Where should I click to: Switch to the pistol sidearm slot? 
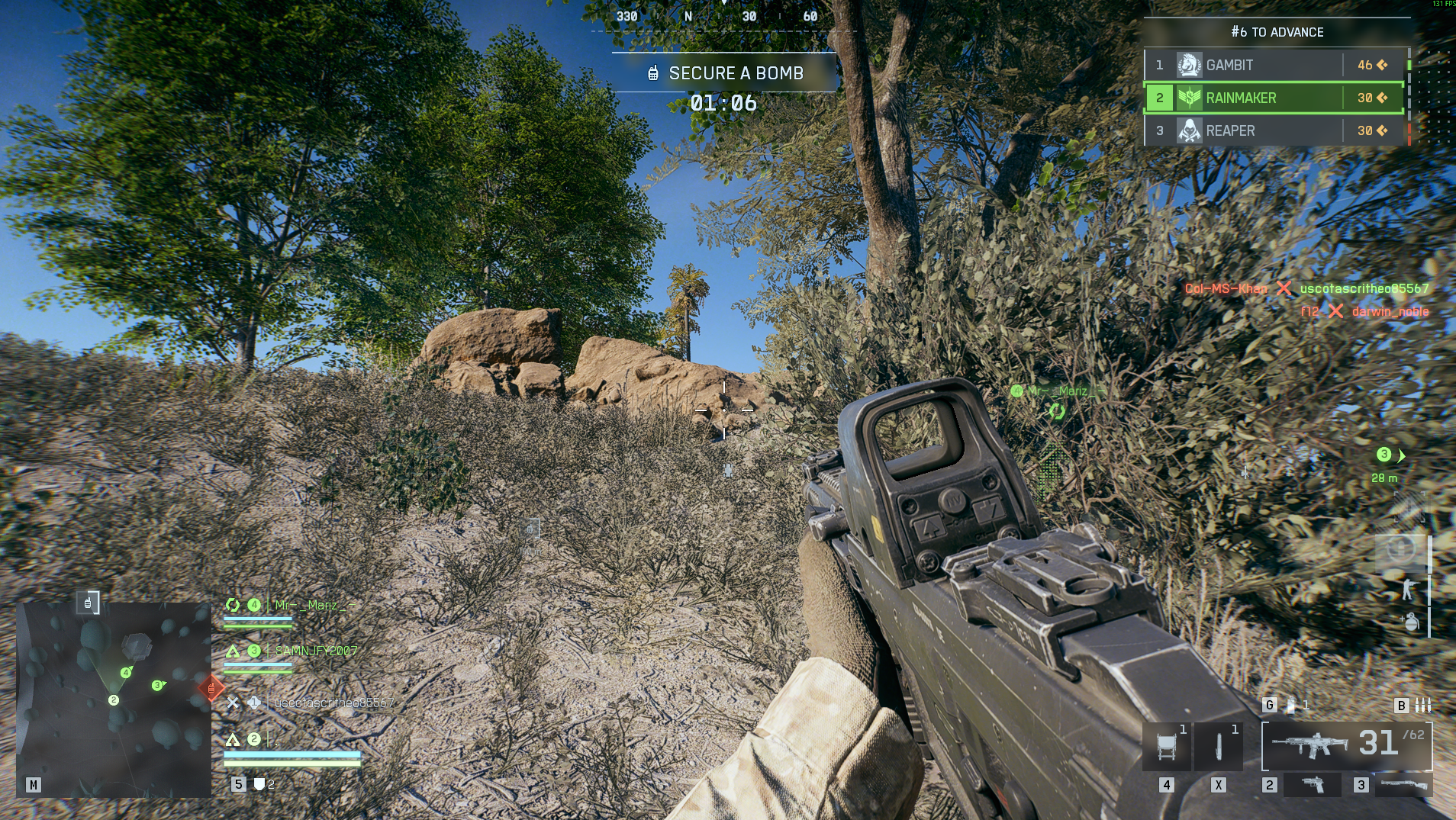point(1313,784)
